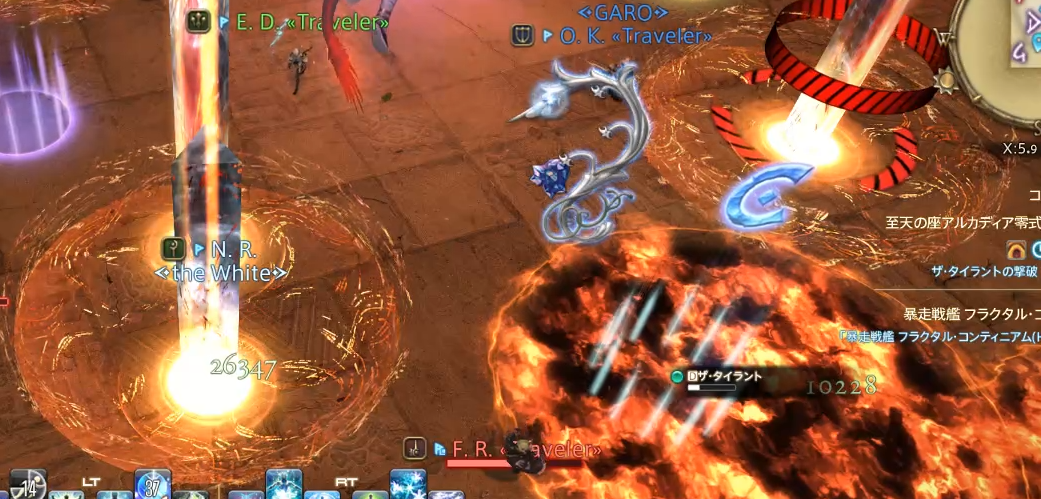Use the glowing blue figure ability icon
1041x499 pixels.
pos(284,484)
